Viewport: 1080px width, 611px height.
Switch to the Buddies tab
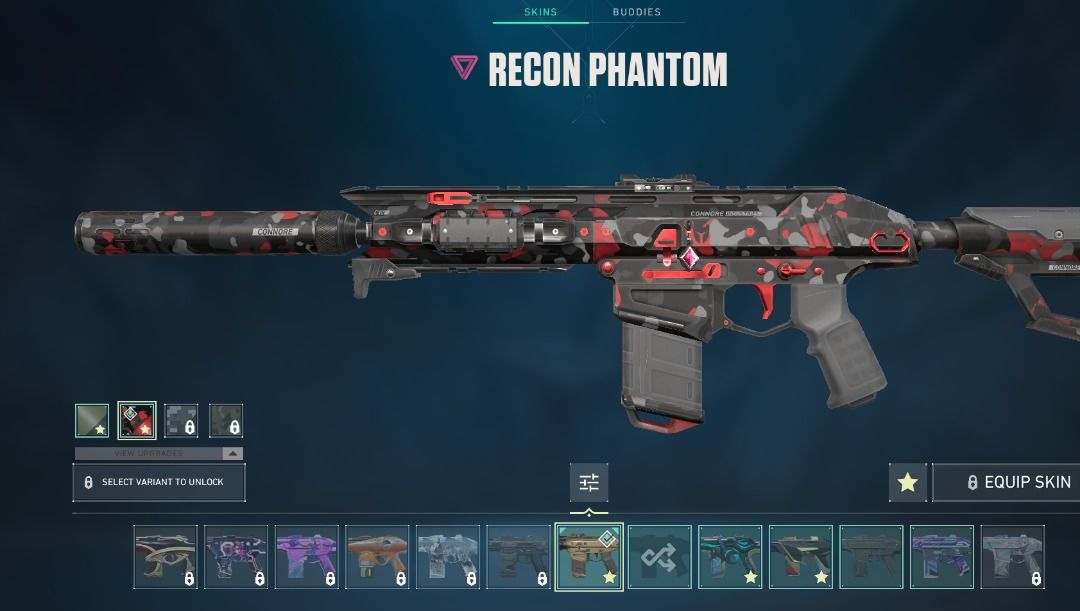[x=637, y=12]
